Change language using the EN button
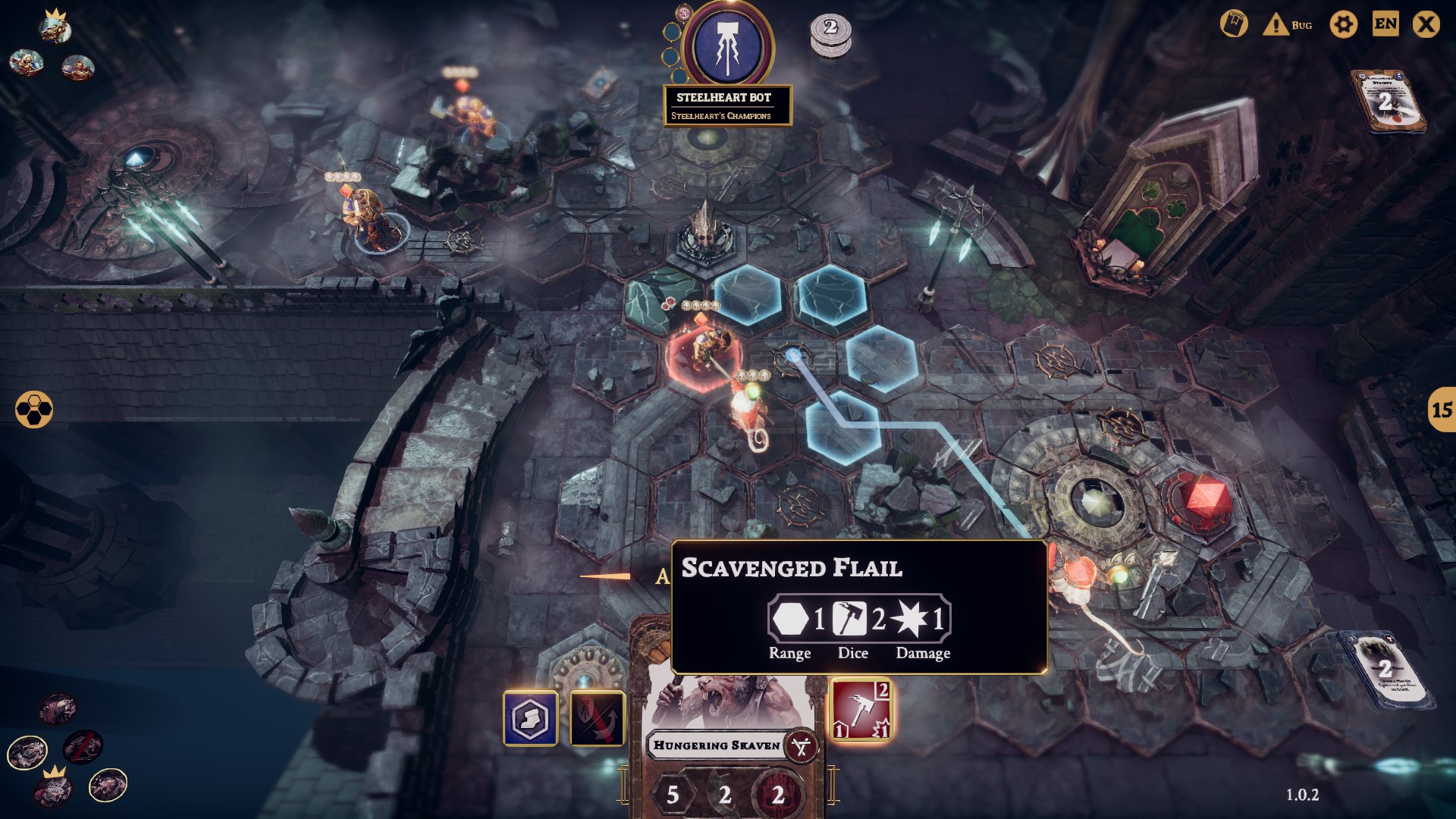 point(1385,24)
